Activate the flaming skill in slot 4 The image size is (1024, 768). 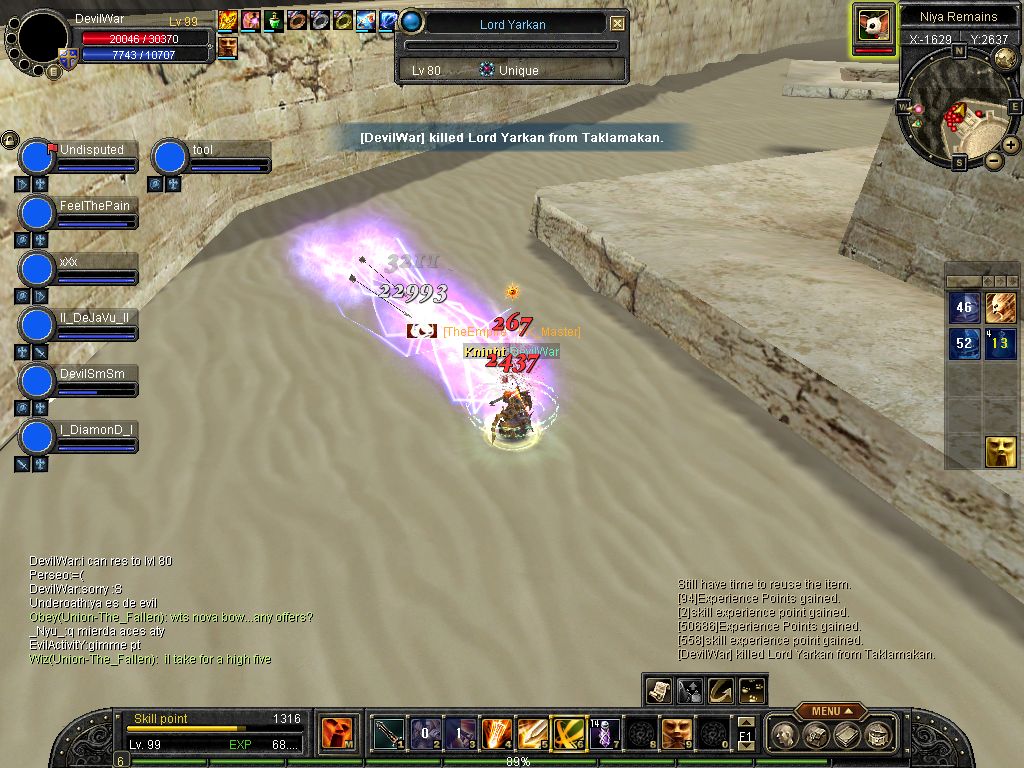496,734
